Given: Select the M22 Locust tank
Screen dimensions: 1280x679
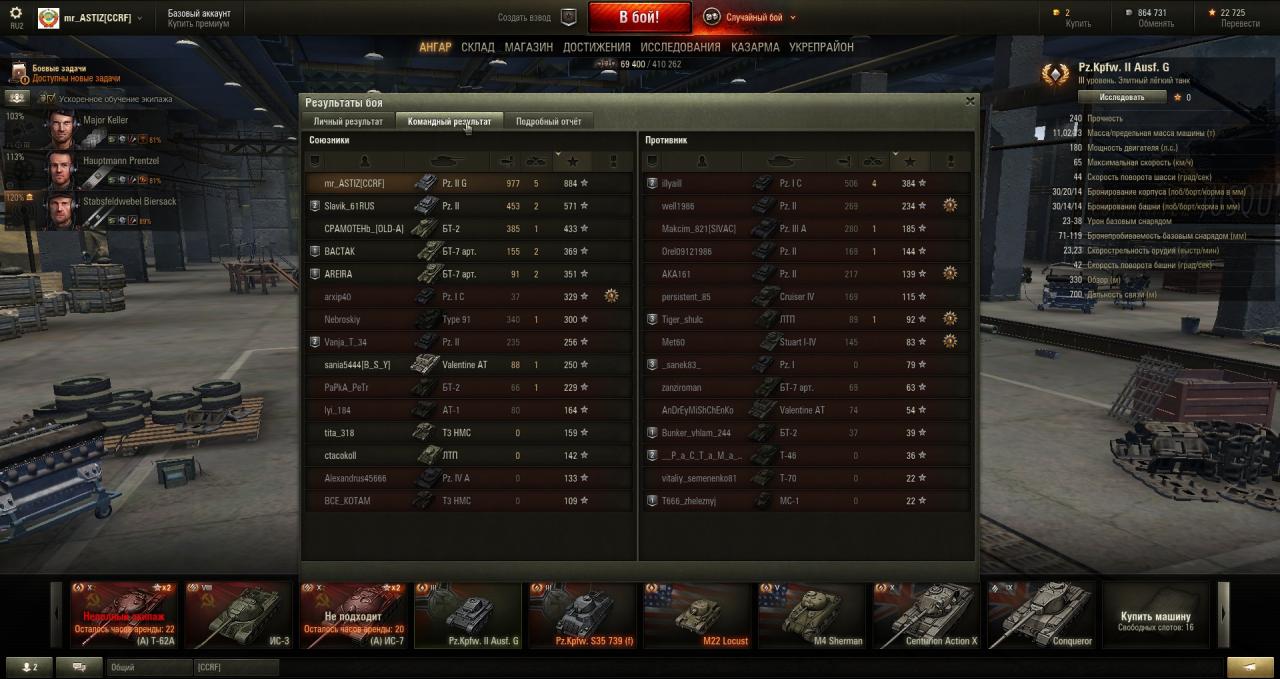Looking at the screenshot, I should 697,615.
